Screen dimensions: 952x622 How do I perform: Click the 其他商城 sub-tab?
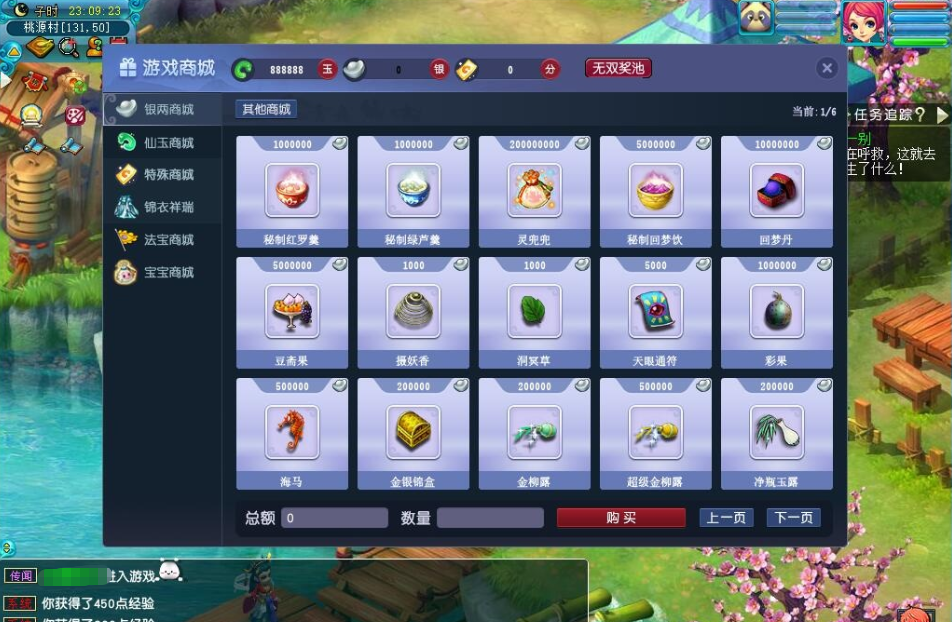click(266, 109)
